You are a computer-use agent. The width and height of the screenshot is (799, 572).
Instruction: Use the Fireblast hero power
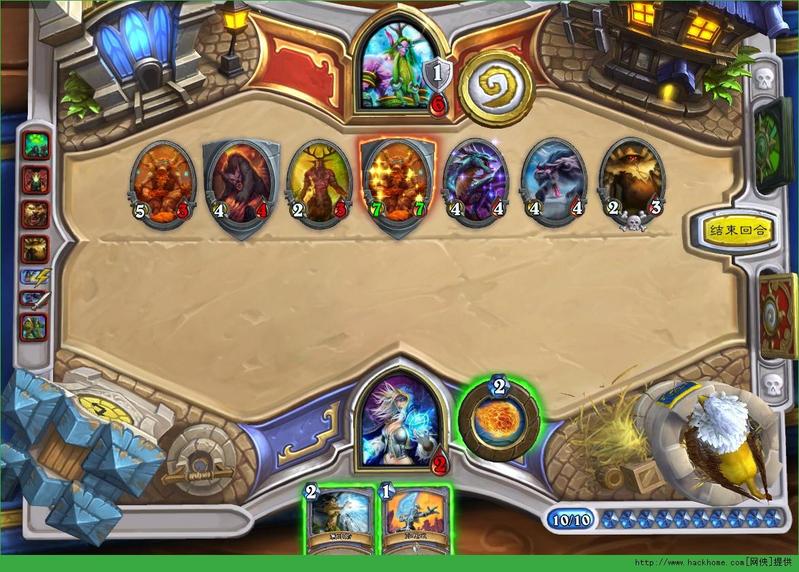tap(499, 418)
